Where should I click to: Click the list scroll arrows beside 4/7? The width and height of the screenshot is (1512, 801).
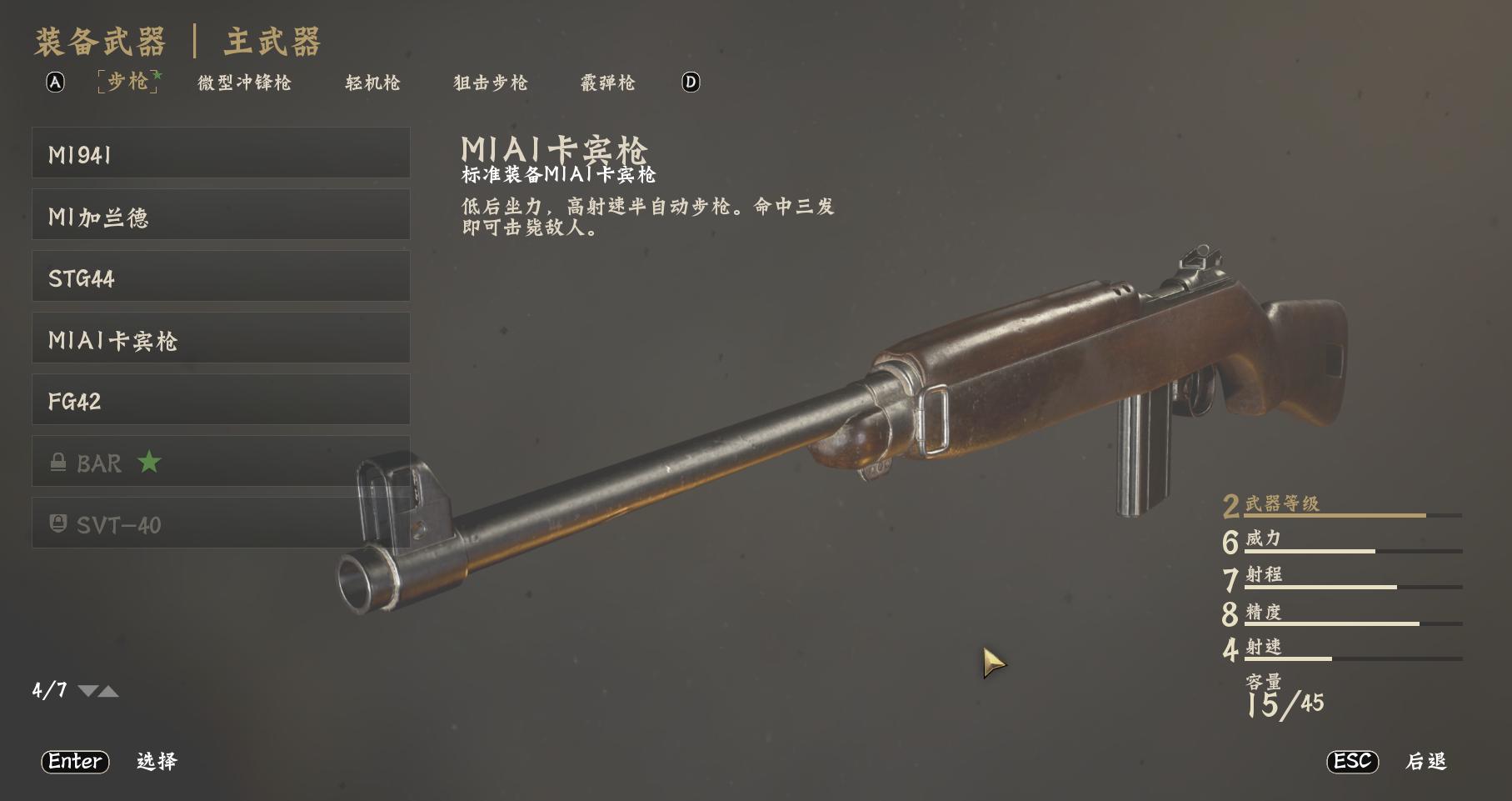click(x=98, y=691)
